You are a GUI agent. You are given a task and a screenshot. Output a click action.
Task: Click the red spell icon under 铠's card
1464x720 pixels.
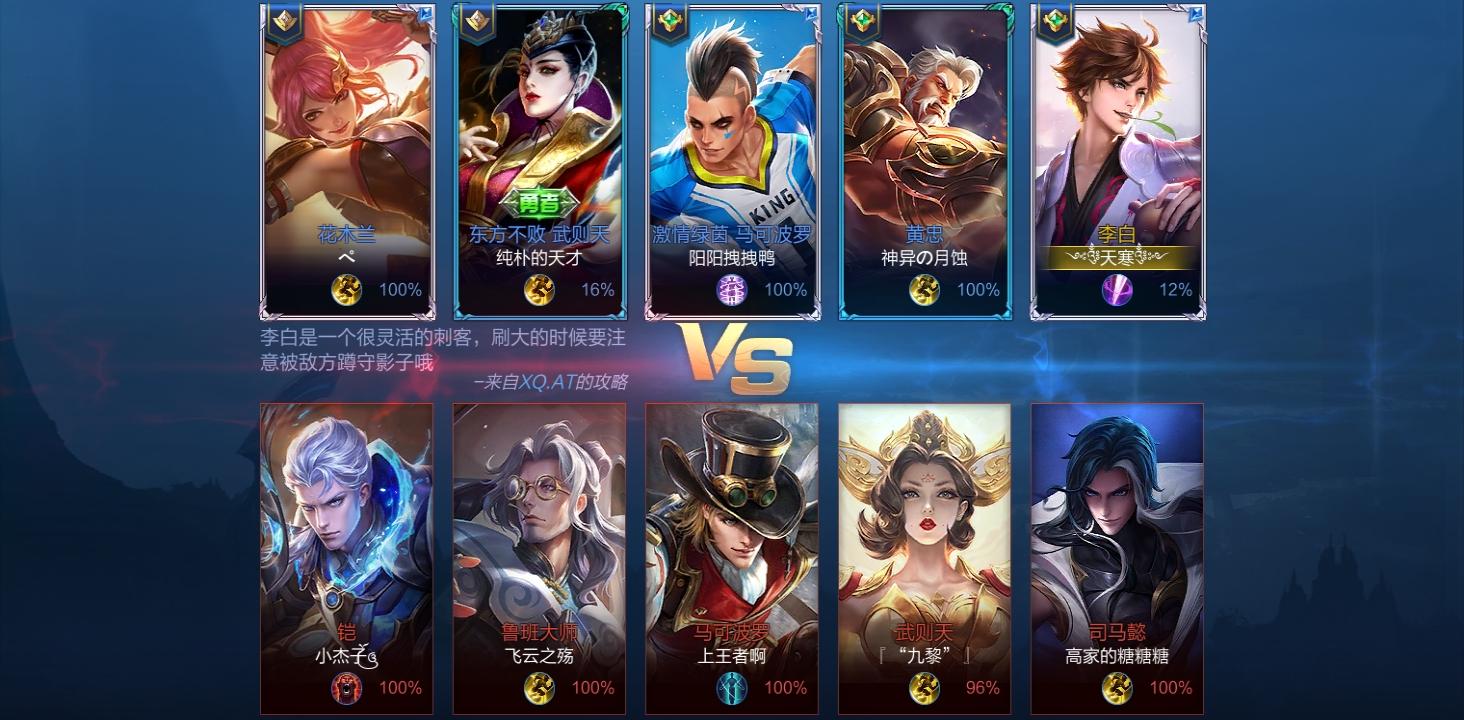[346, 687]
